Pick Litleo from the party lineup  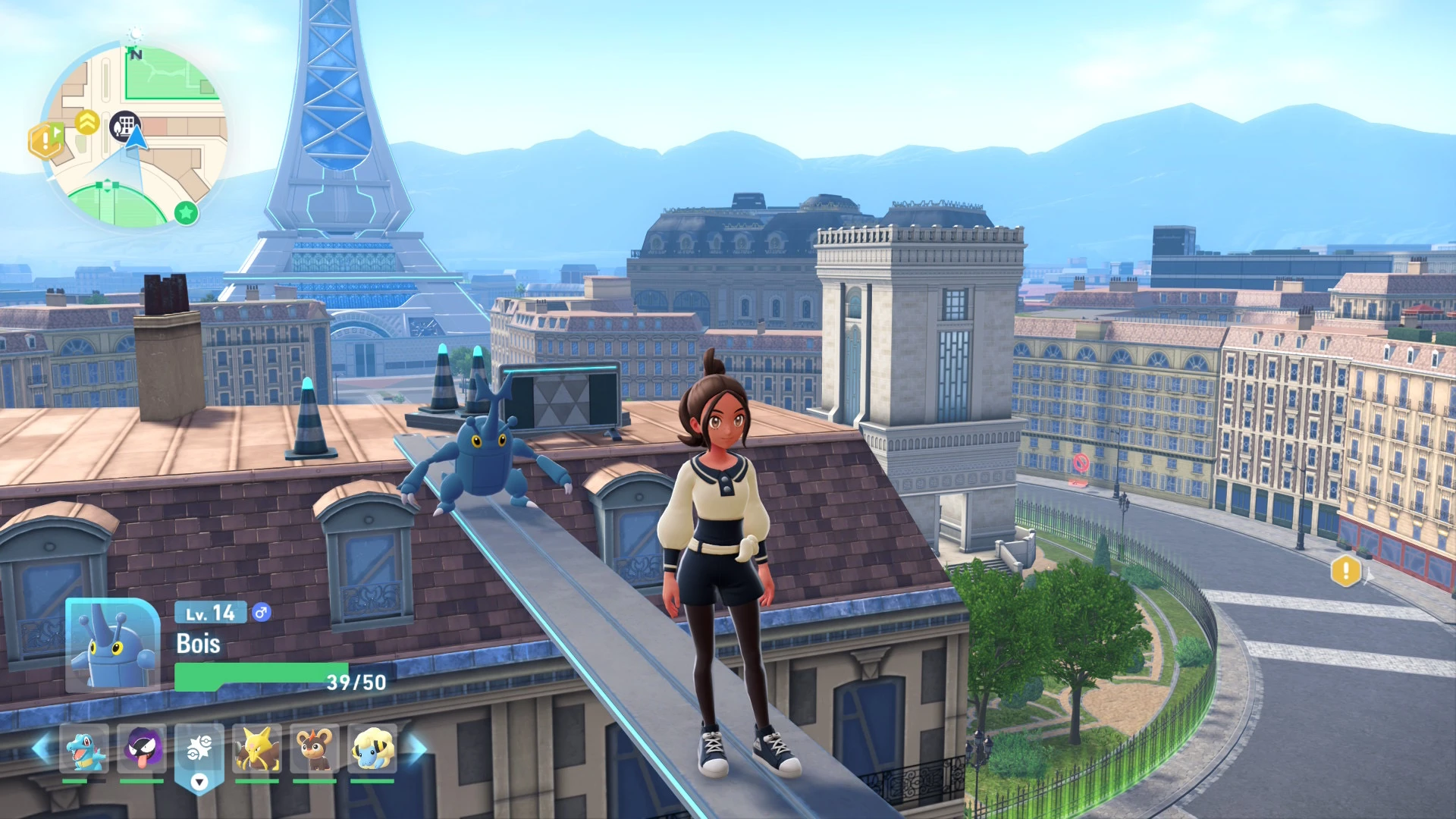pos(315,748)
